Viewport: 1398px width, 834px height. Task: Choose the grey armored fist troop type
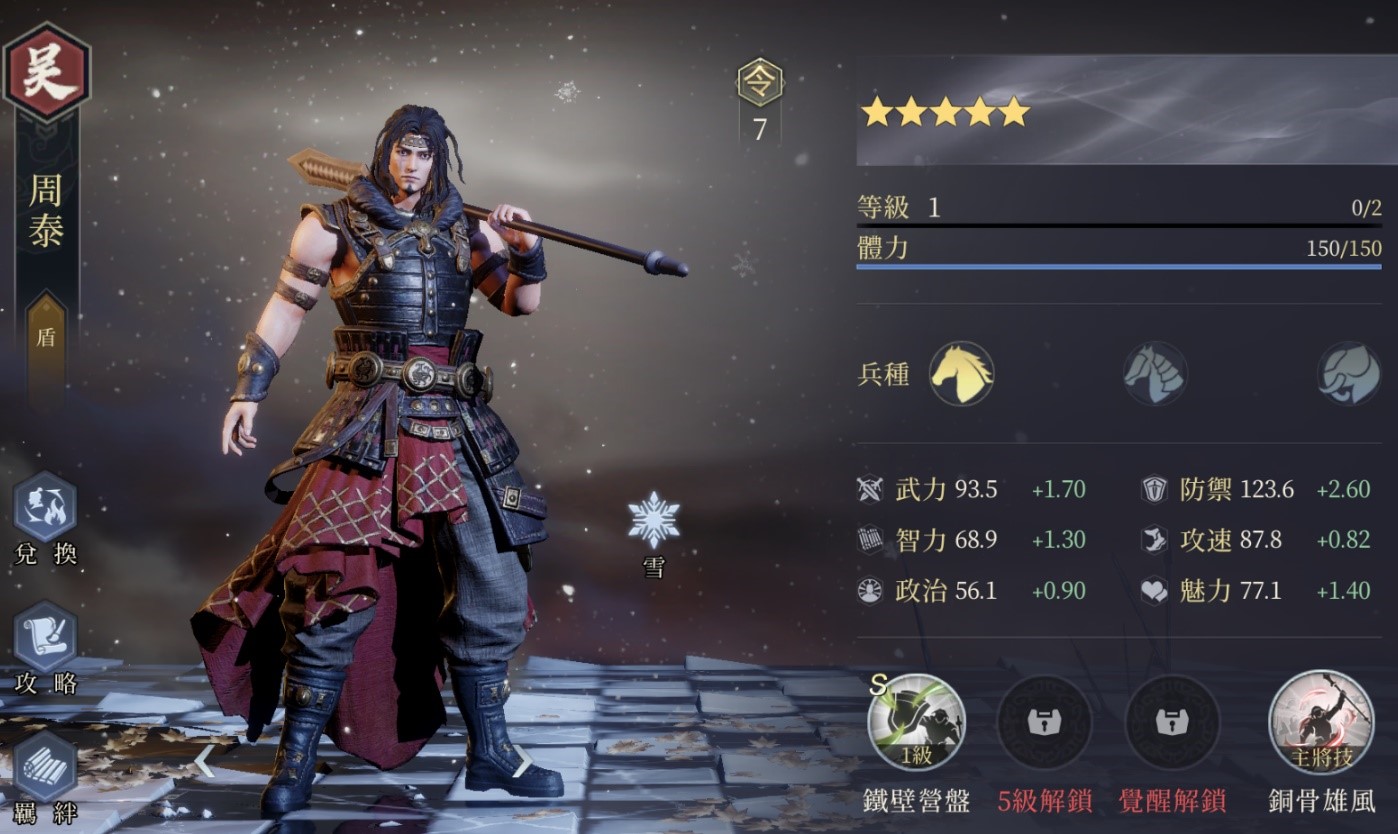click(x=1154, y=374)
